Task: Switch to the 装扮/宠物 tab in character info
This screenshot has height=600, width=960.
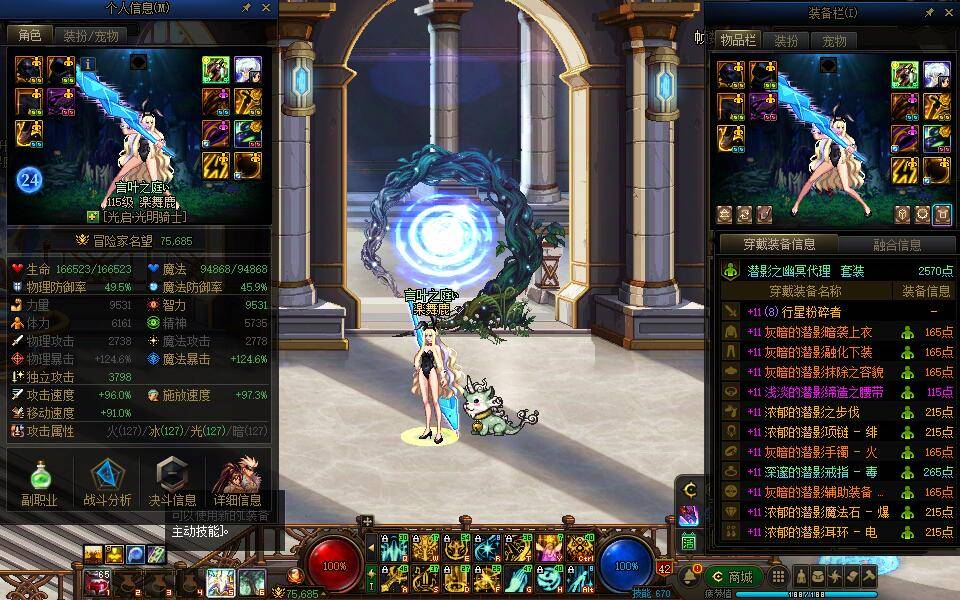Action: click(90, 36)
